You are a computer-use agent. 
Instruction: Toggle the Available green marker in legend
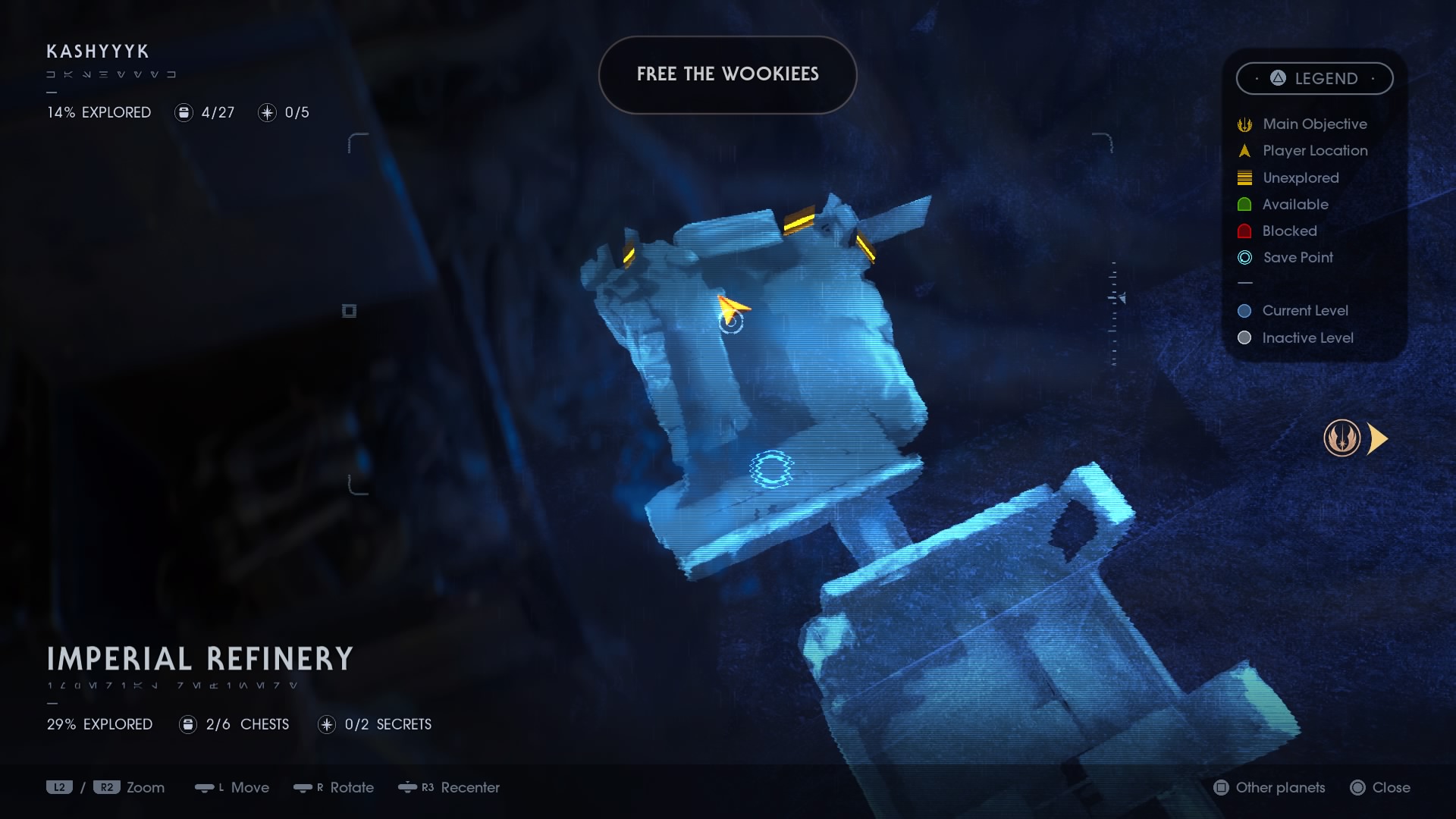point(1244,204)
